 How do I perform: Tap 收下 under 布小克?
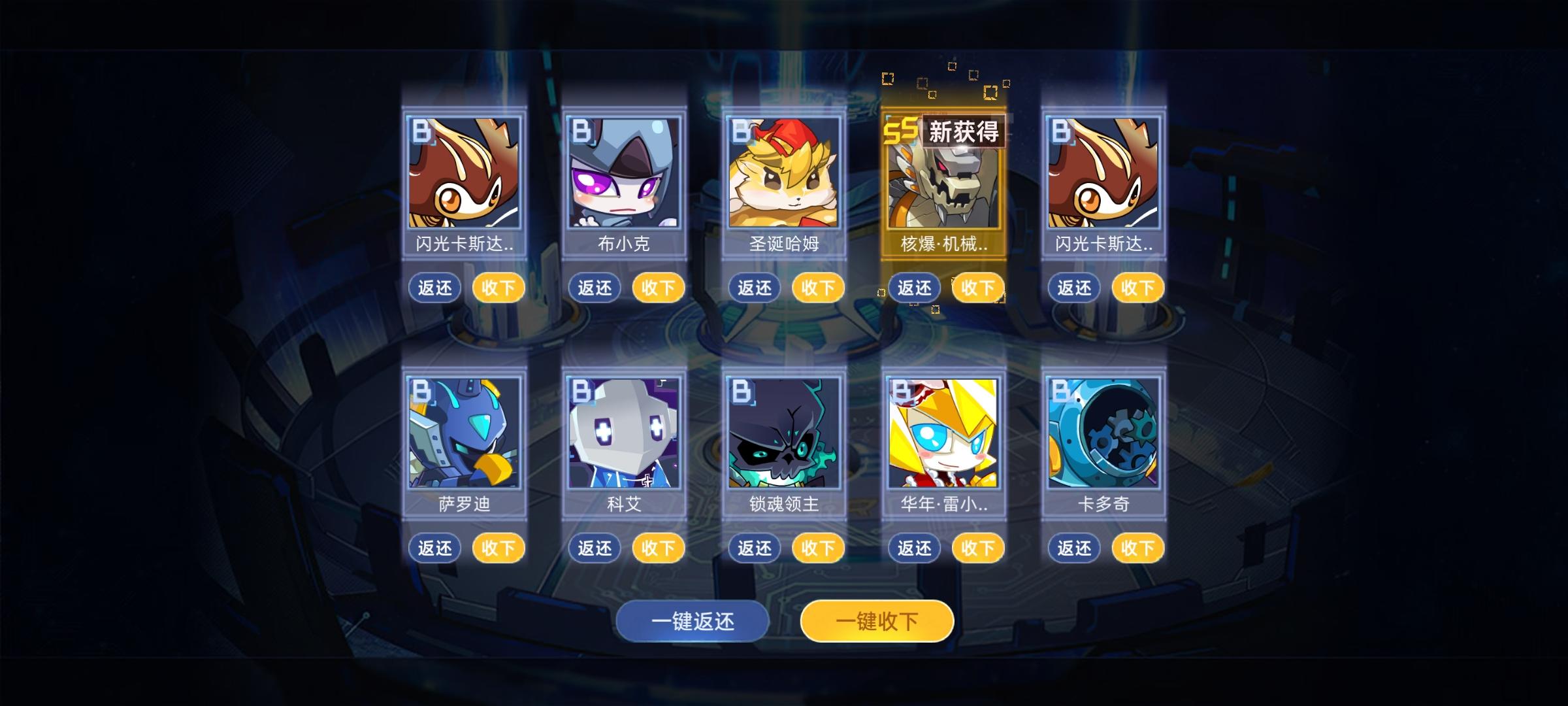[x=658, y=288]
